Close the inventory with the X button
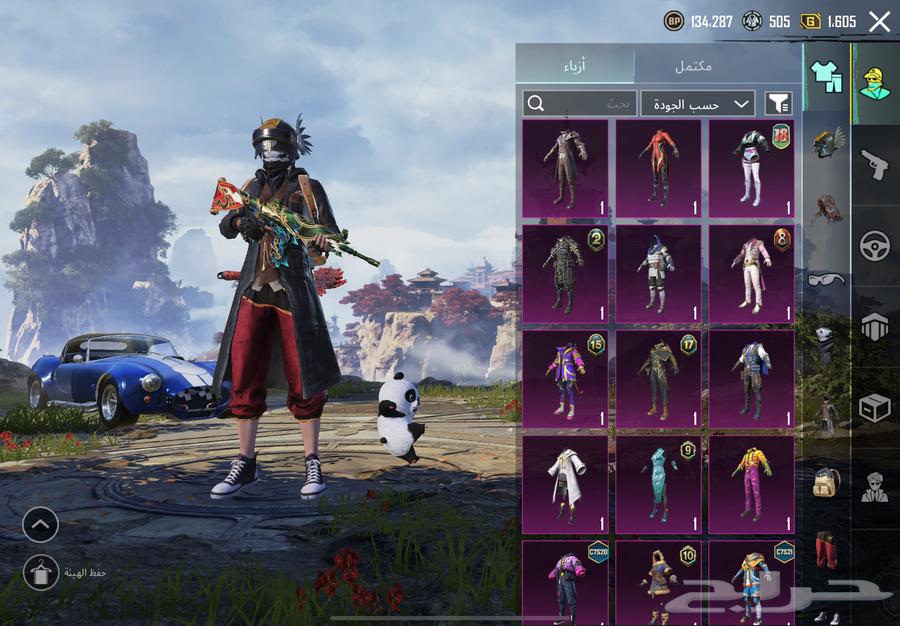The height and width of the screenshot is (626, 900). point(879,22)
